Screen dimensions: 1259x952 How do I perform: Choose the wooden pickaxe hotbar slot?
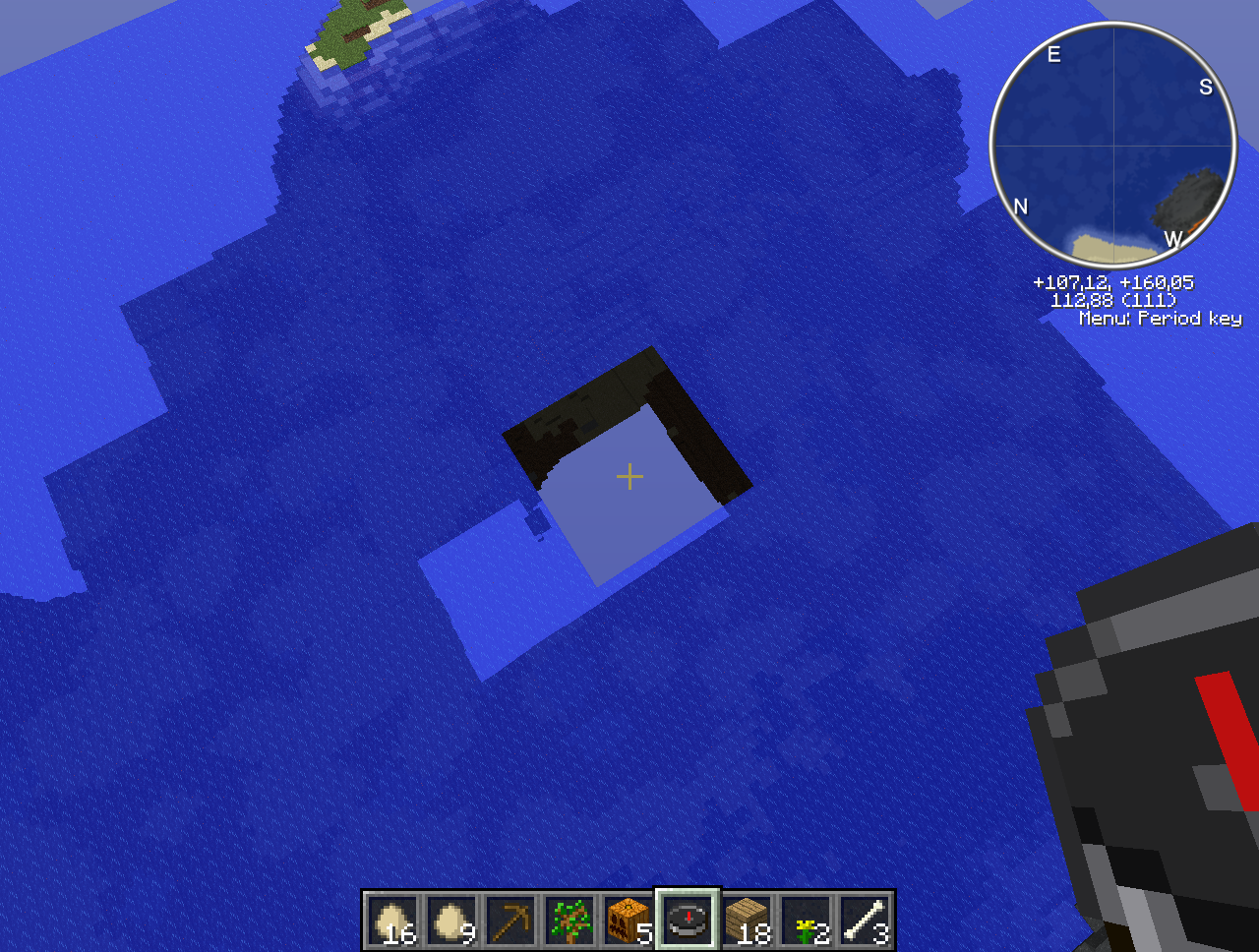click(x=511, y=922)
